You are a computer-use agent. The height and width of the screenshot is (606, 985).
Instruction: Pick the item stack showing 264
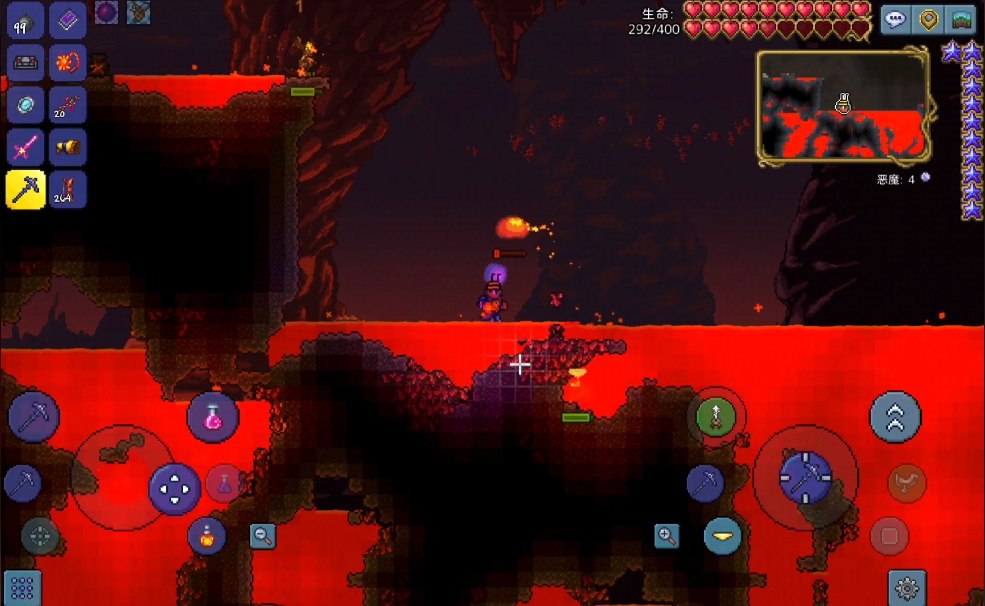(68, 189)
